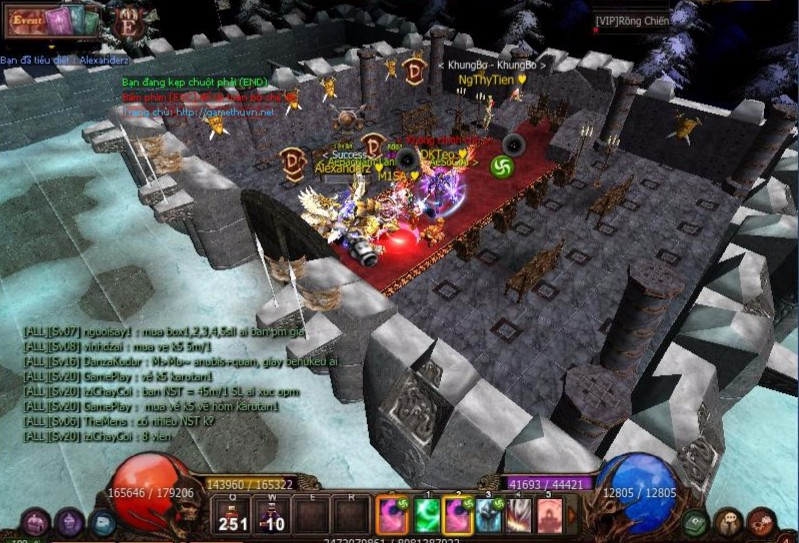Click the arrow at the skill bar's right end
This screenshot has height=543, width=799.
[x=572, y=516]
